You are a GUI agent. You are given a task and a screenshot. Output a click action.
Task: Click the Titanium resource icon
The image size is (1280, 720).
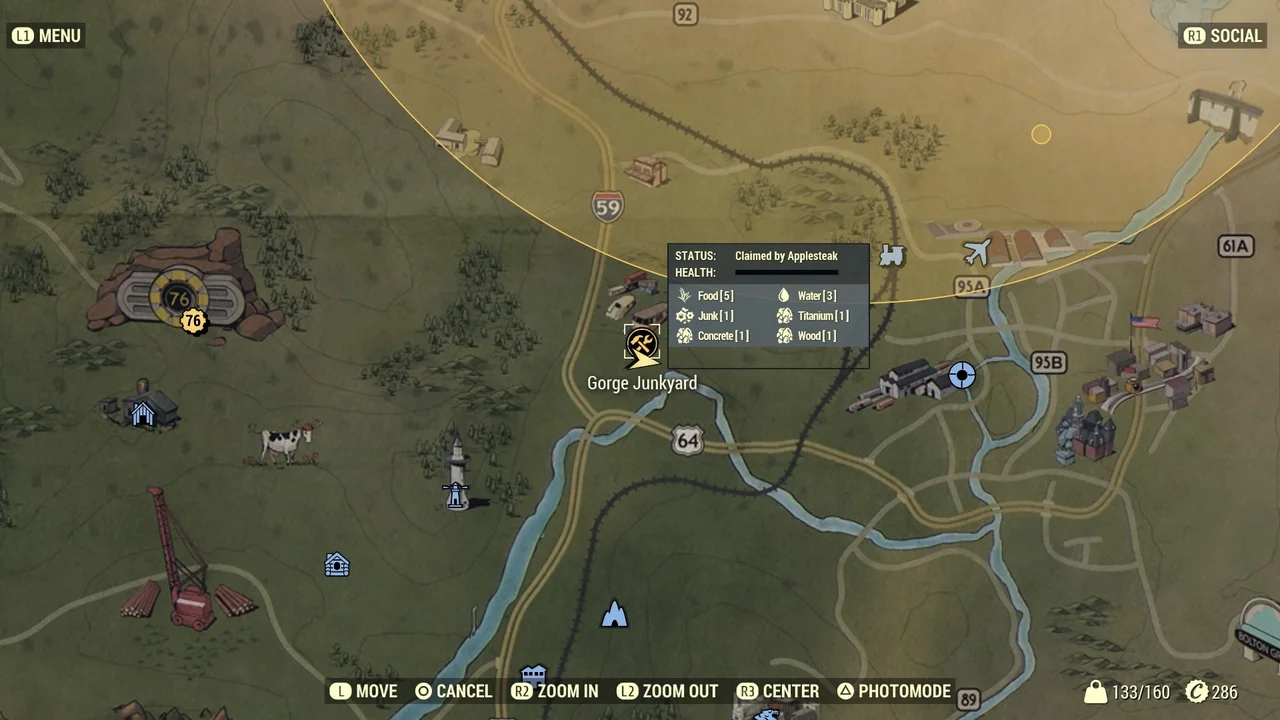[x=785, y=315]
